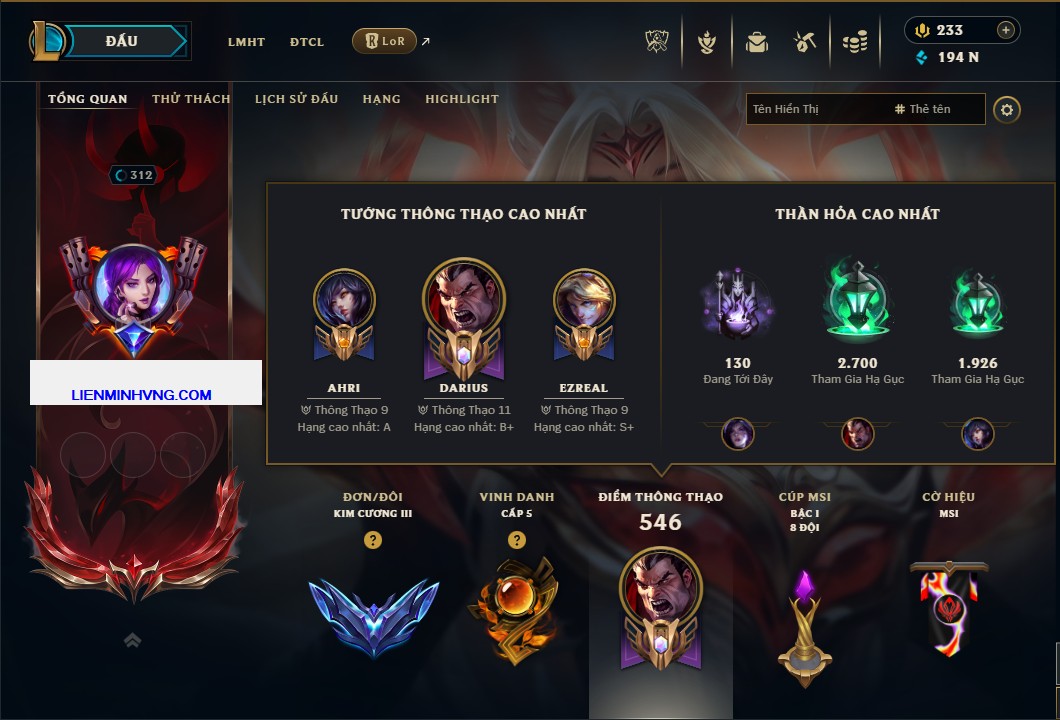Select Ezreal mastery champion portrait
The image size is (1060, 720).
coord(584,300)
